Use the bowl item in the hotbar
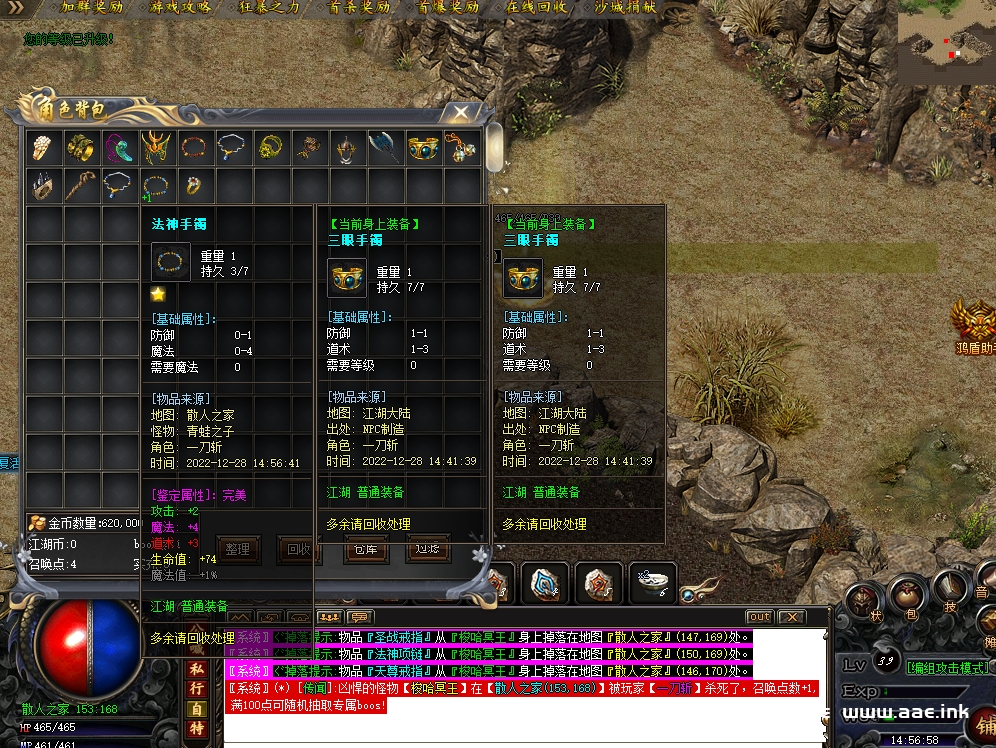The width and height of the screenshot is (996, 748). (x=652, y=581)
